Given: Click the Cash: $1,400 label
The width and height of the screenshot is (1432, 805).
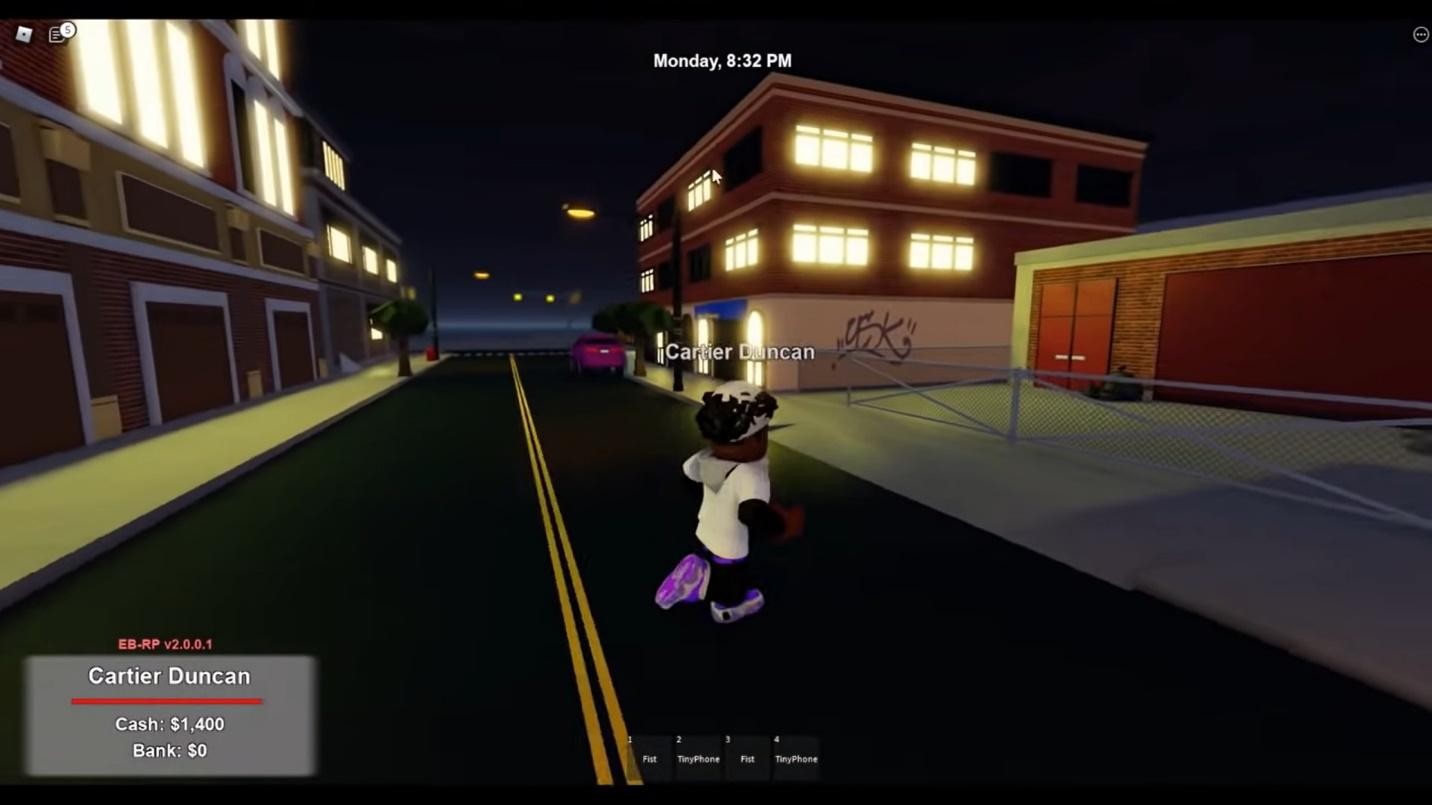Looking at the screenshot, I should [x=168, y=724].
